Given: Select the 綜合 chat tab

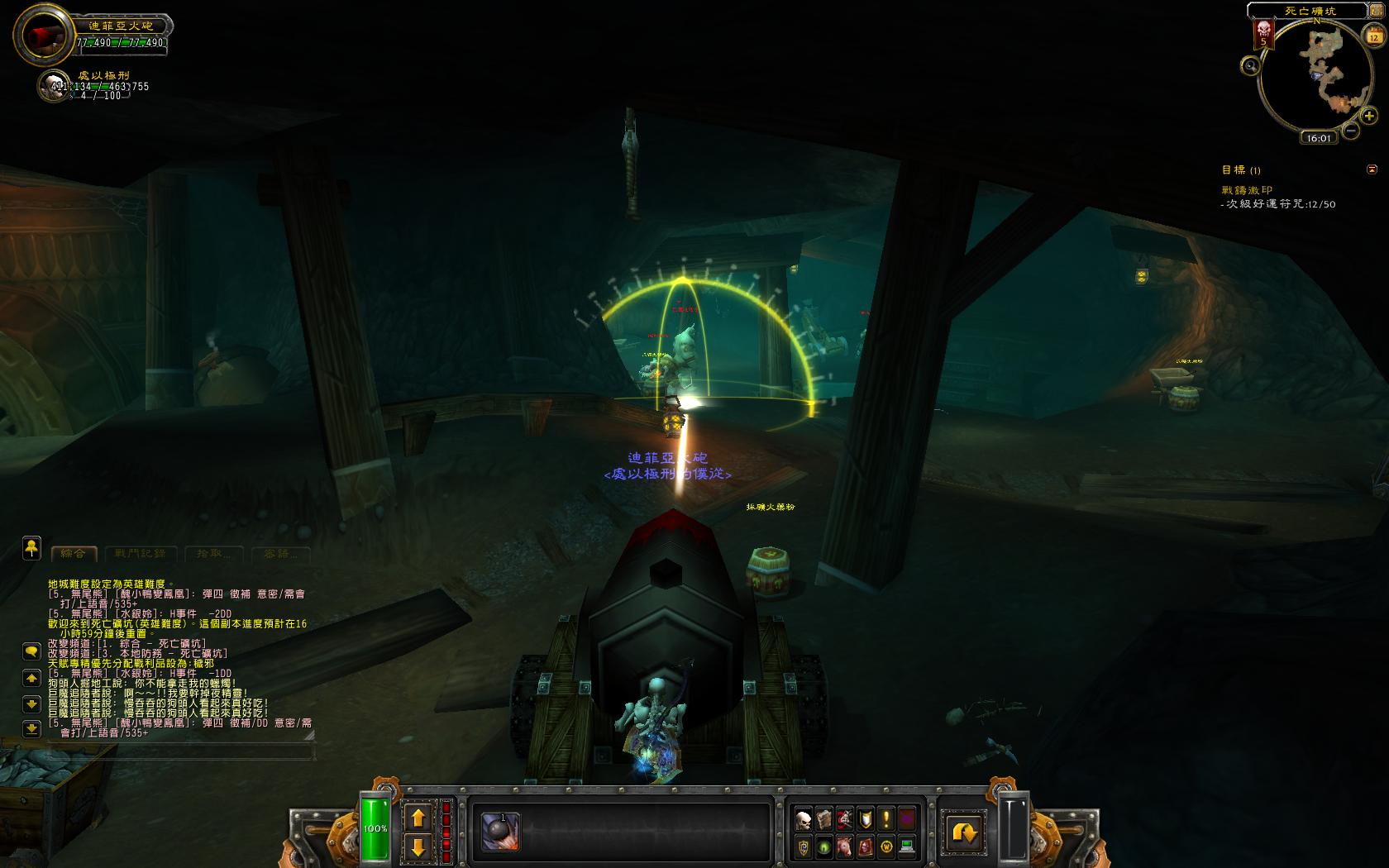Looking at the screenshot, I should pos(74,553).
